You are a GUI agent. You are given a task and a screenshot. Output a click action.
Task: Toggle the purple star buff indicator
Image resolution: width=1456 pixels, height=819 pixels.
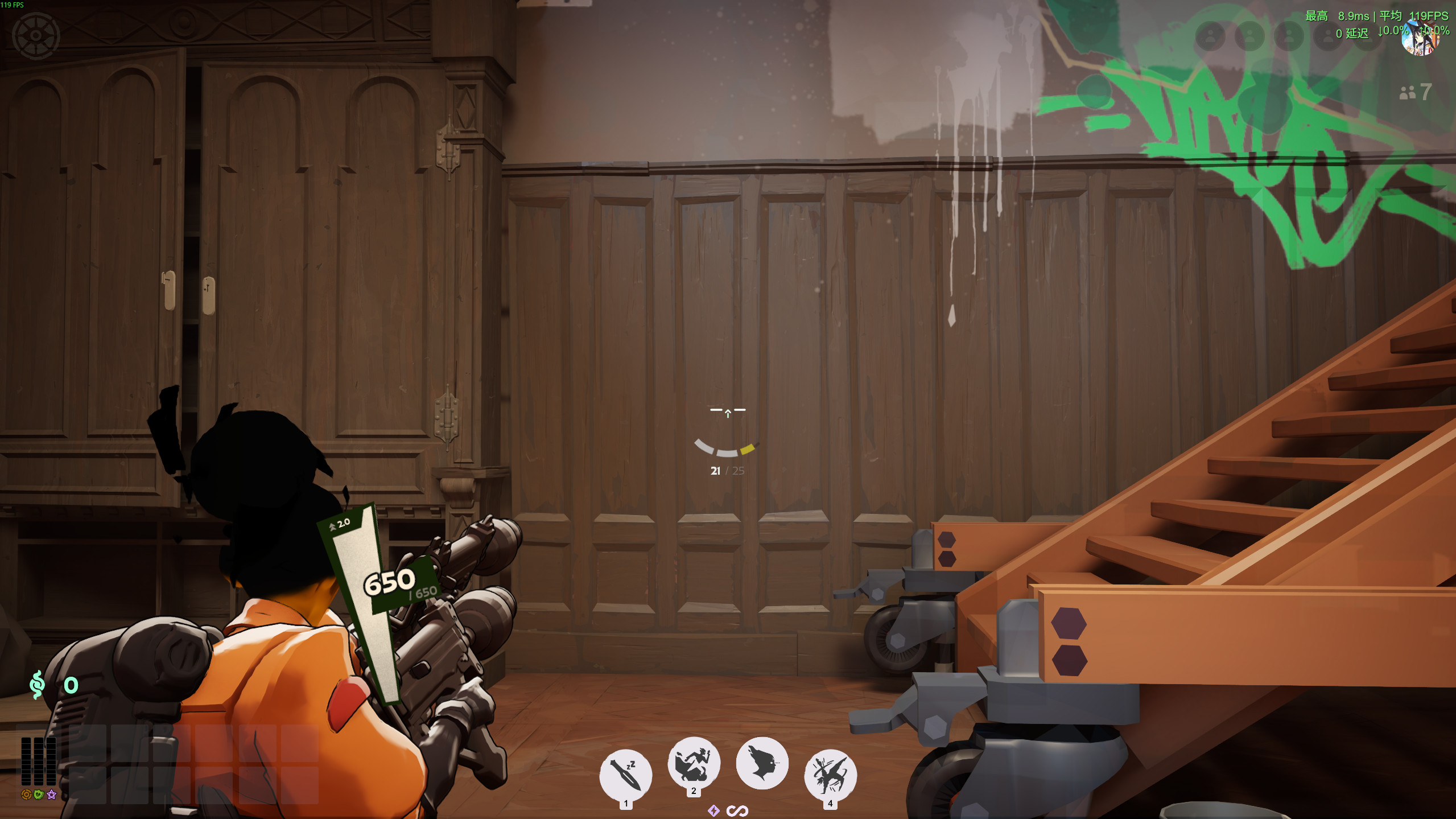(51, 795)
